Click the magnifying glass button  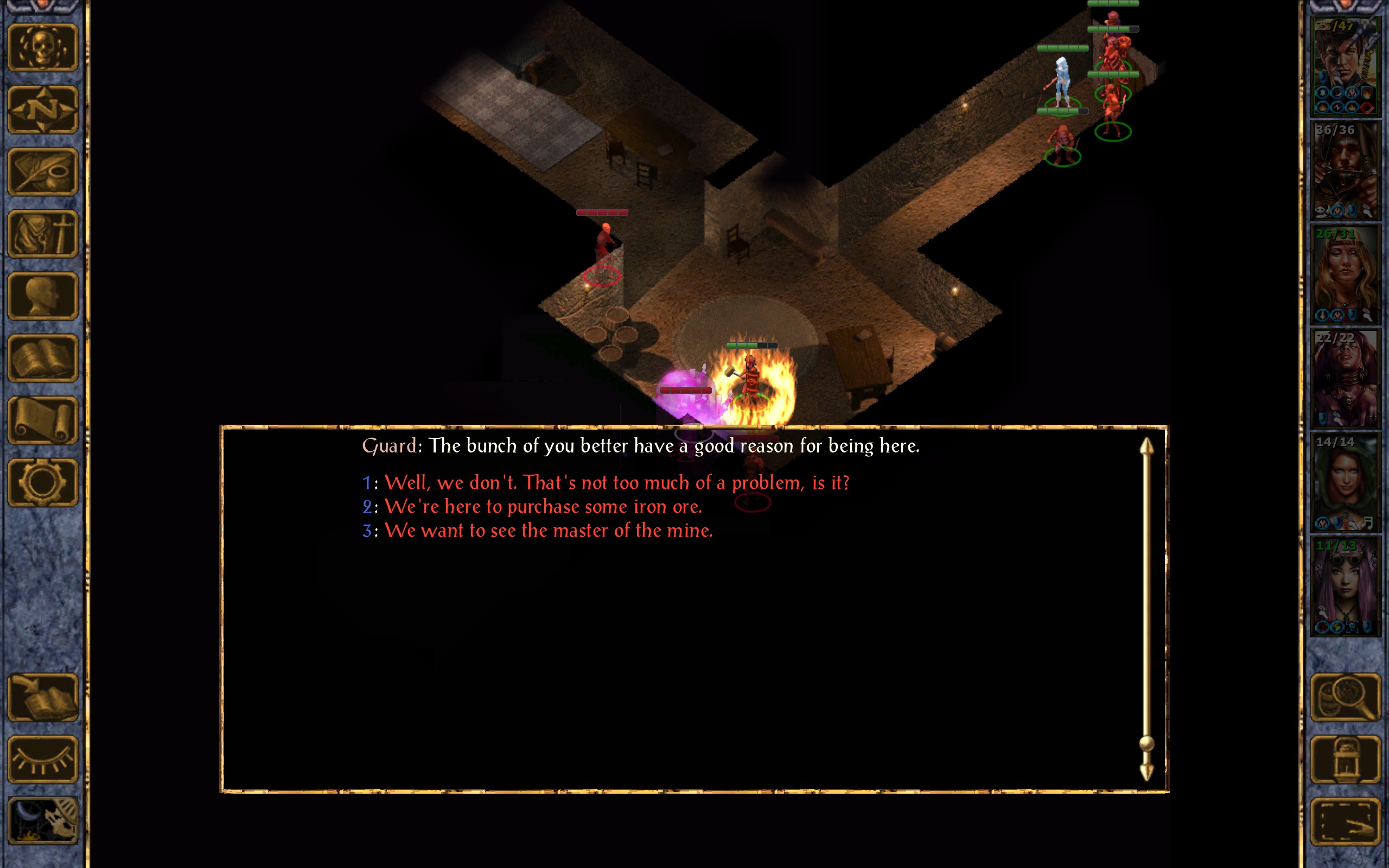tap(1345, 698)
